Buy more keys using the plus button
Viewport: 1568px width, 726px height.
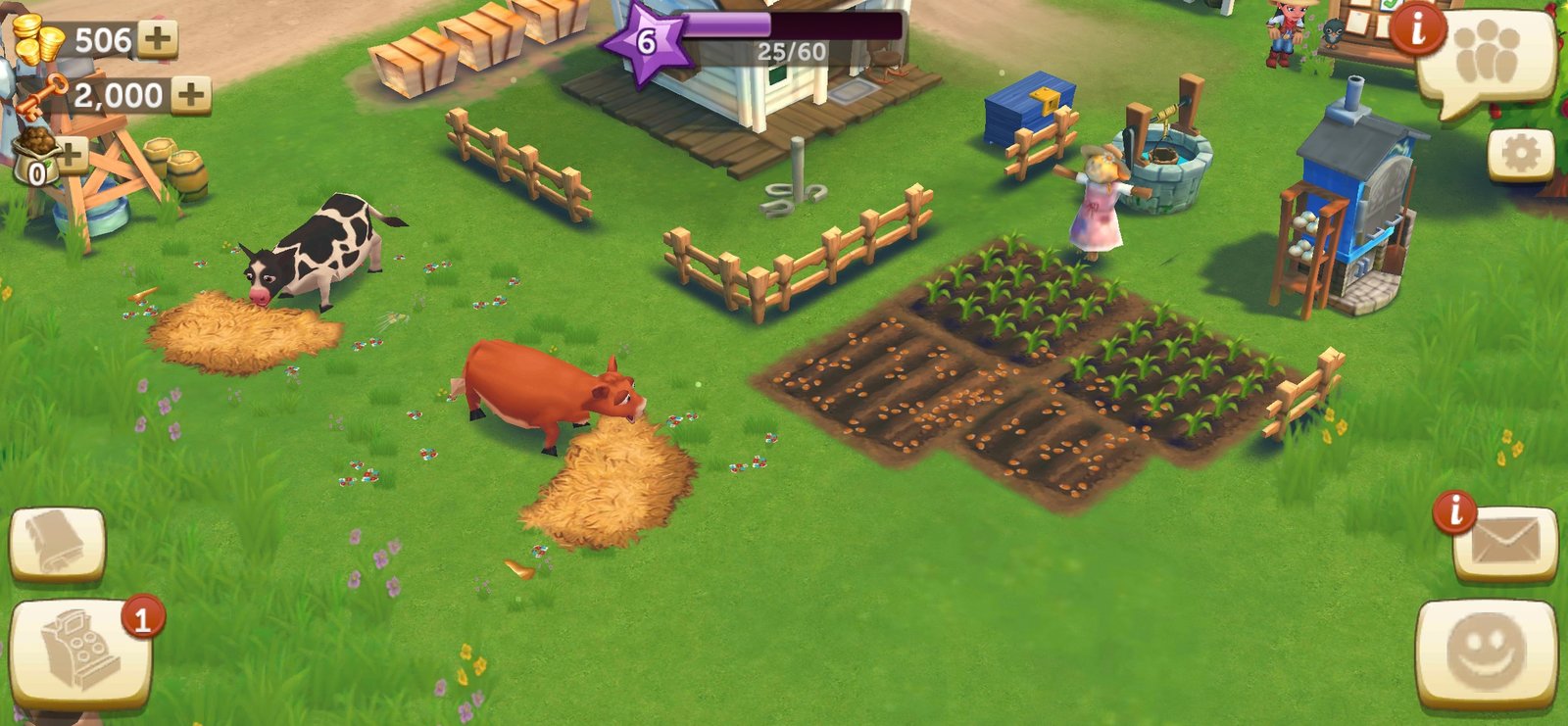[x=190, y=95]
